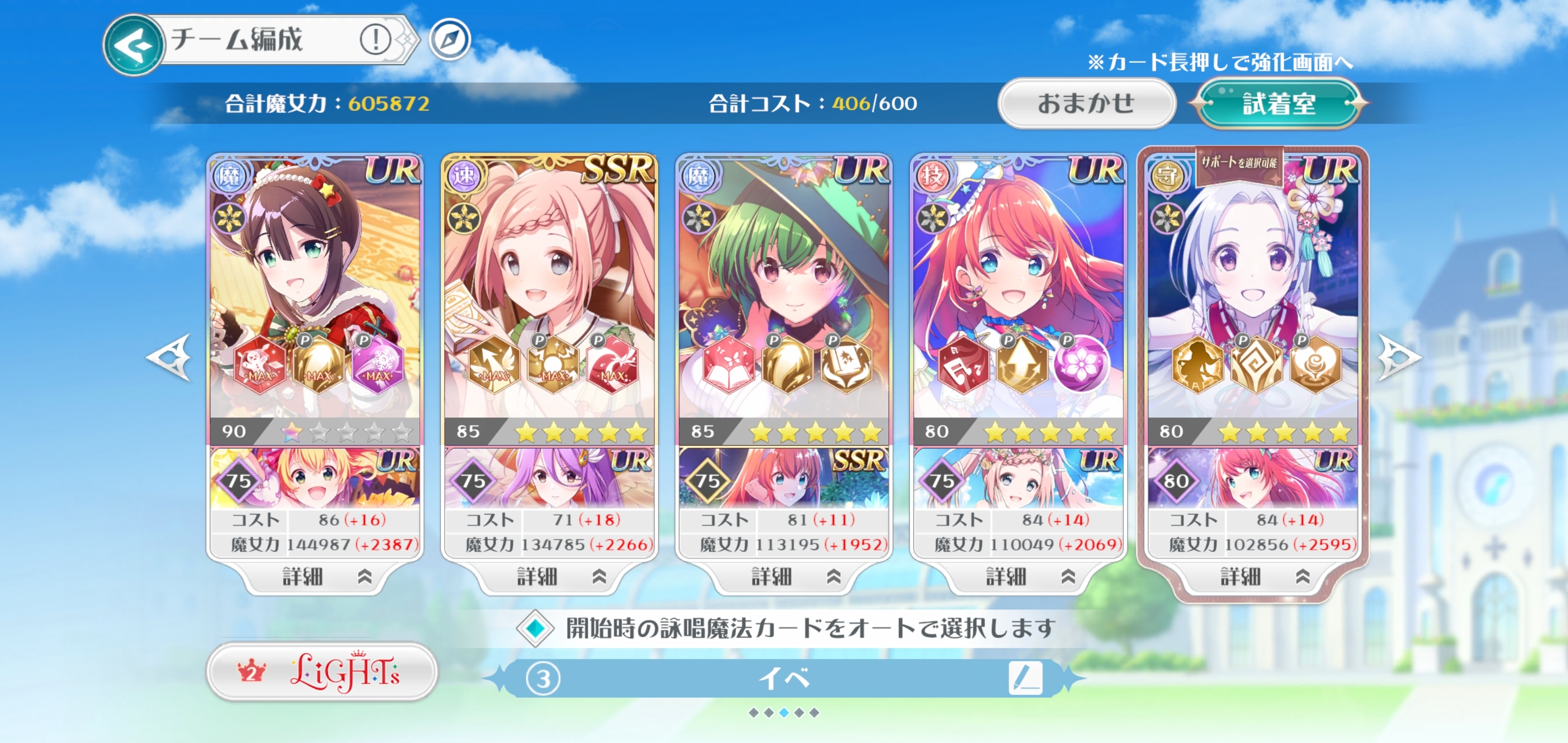Tap the round compass icon
Image resolution: width=1568 pixels, height=743 pixels.
click(450, 40)
